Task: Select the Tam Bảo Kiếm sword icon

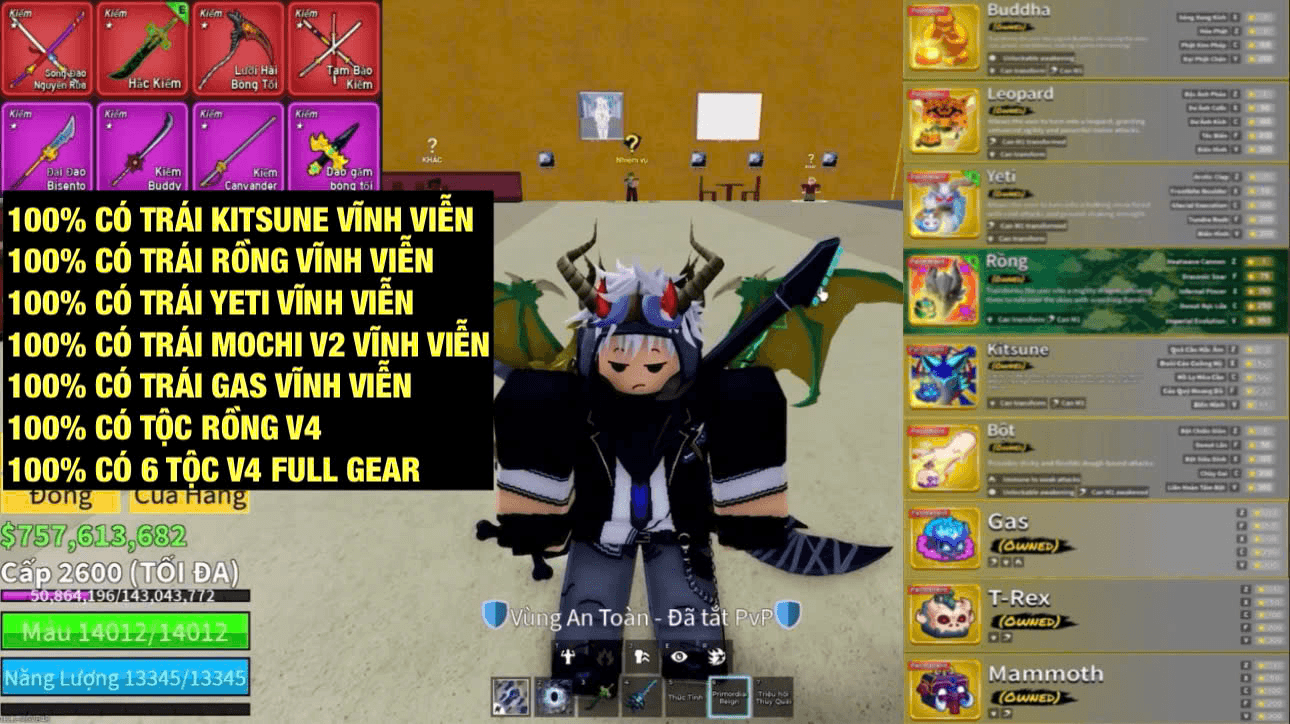Action: pos(333,45)
